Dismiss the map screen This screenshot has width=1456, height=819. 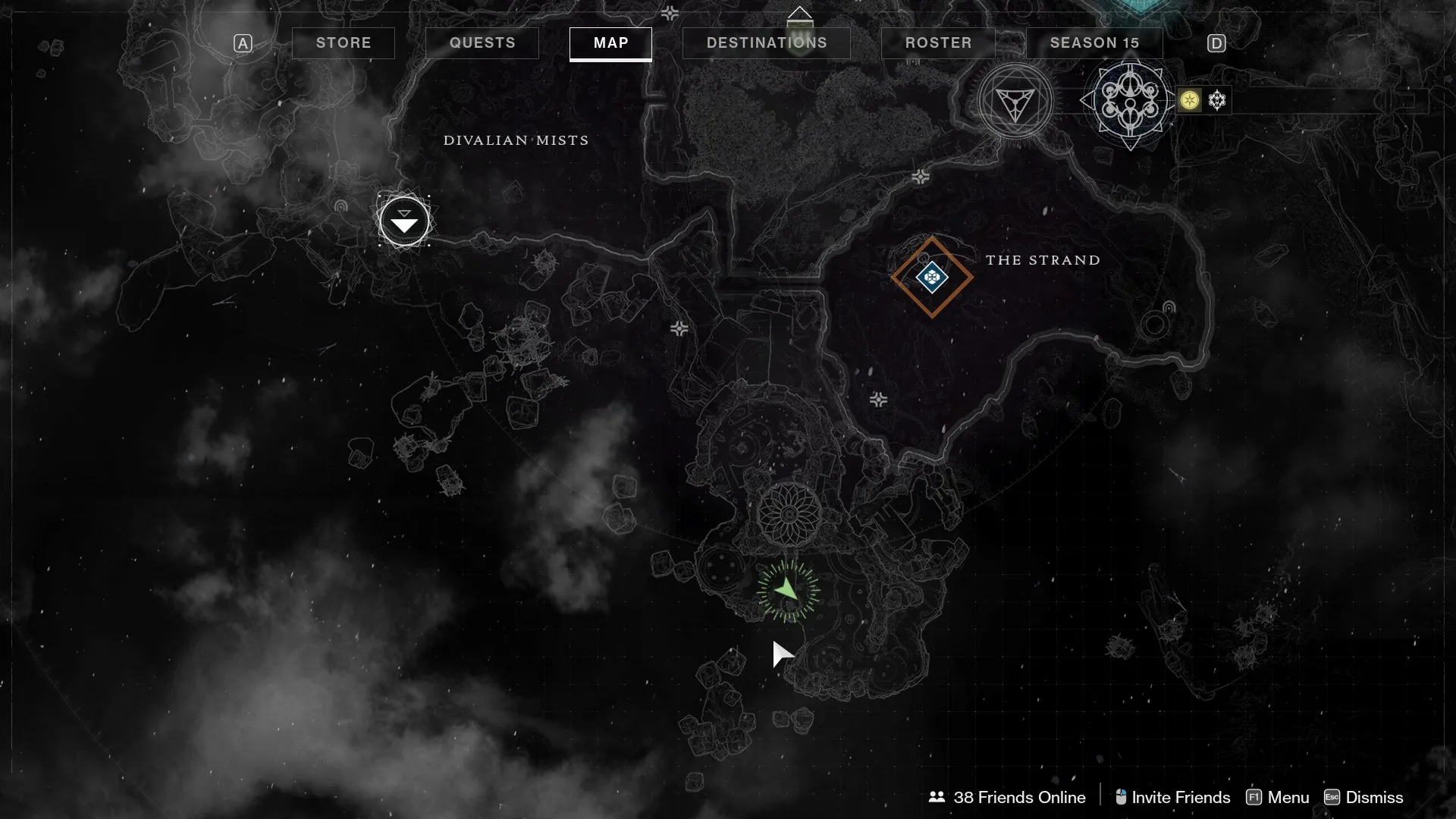1363,797
